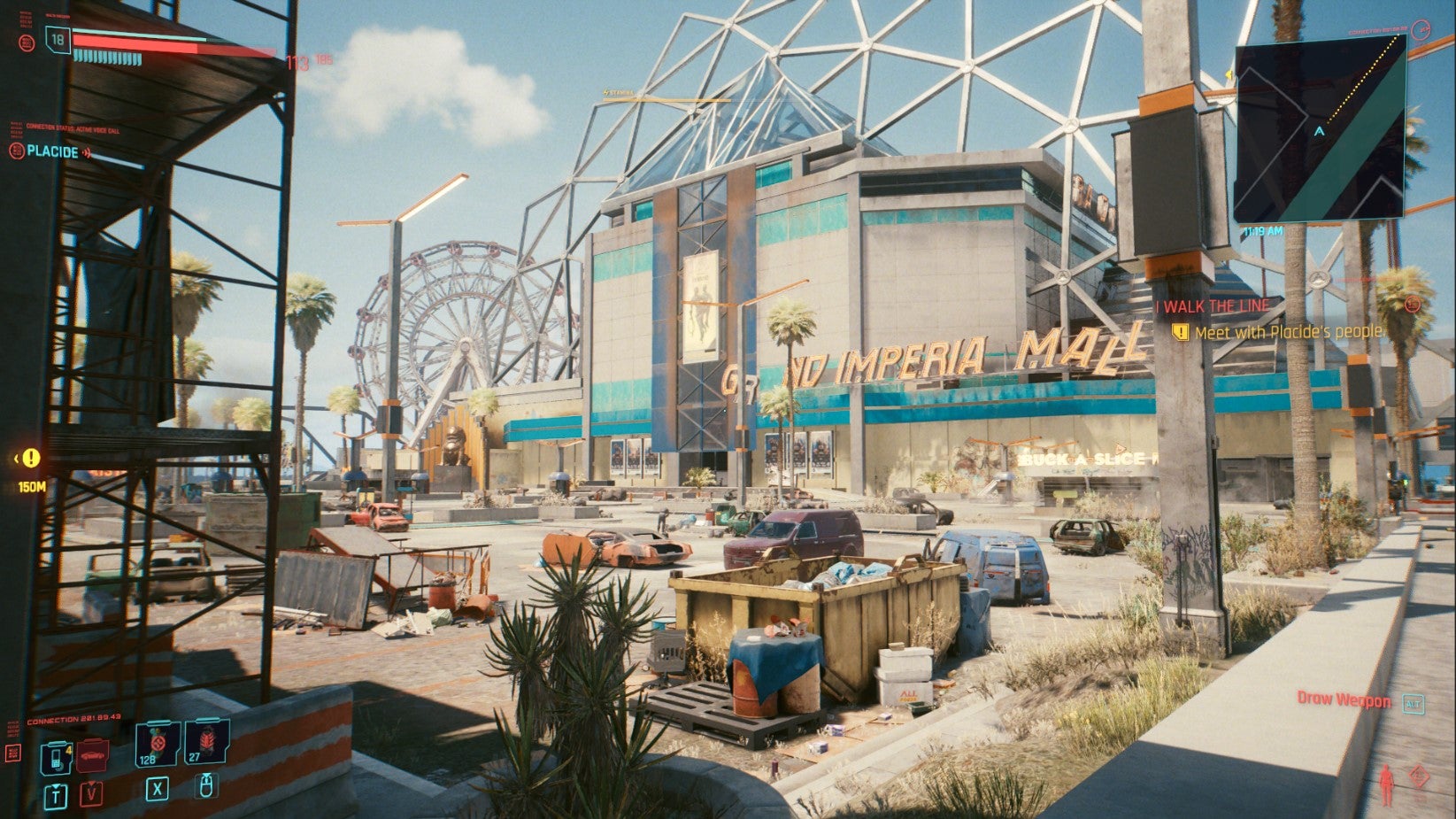Viewport: 1456px width, 819px height.
Task: Click the red health bar
Action: coord(142,41)
